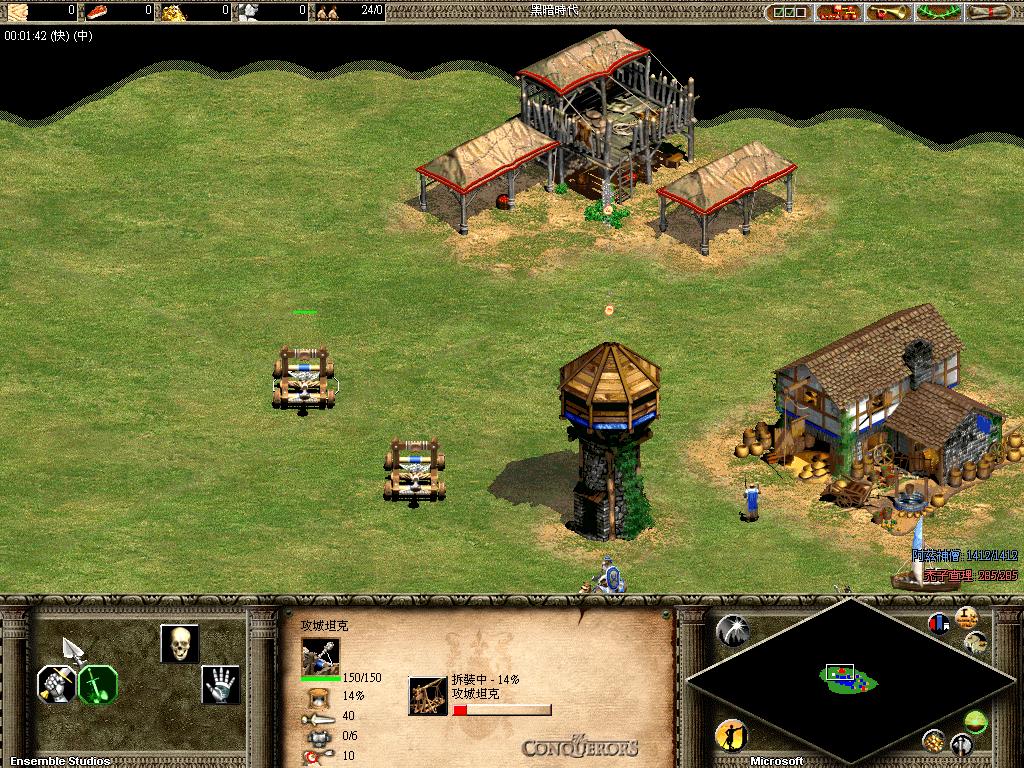Switch minimap to the grey combat mode
This screenshot has width=1024, height=768.
point(961,744)
